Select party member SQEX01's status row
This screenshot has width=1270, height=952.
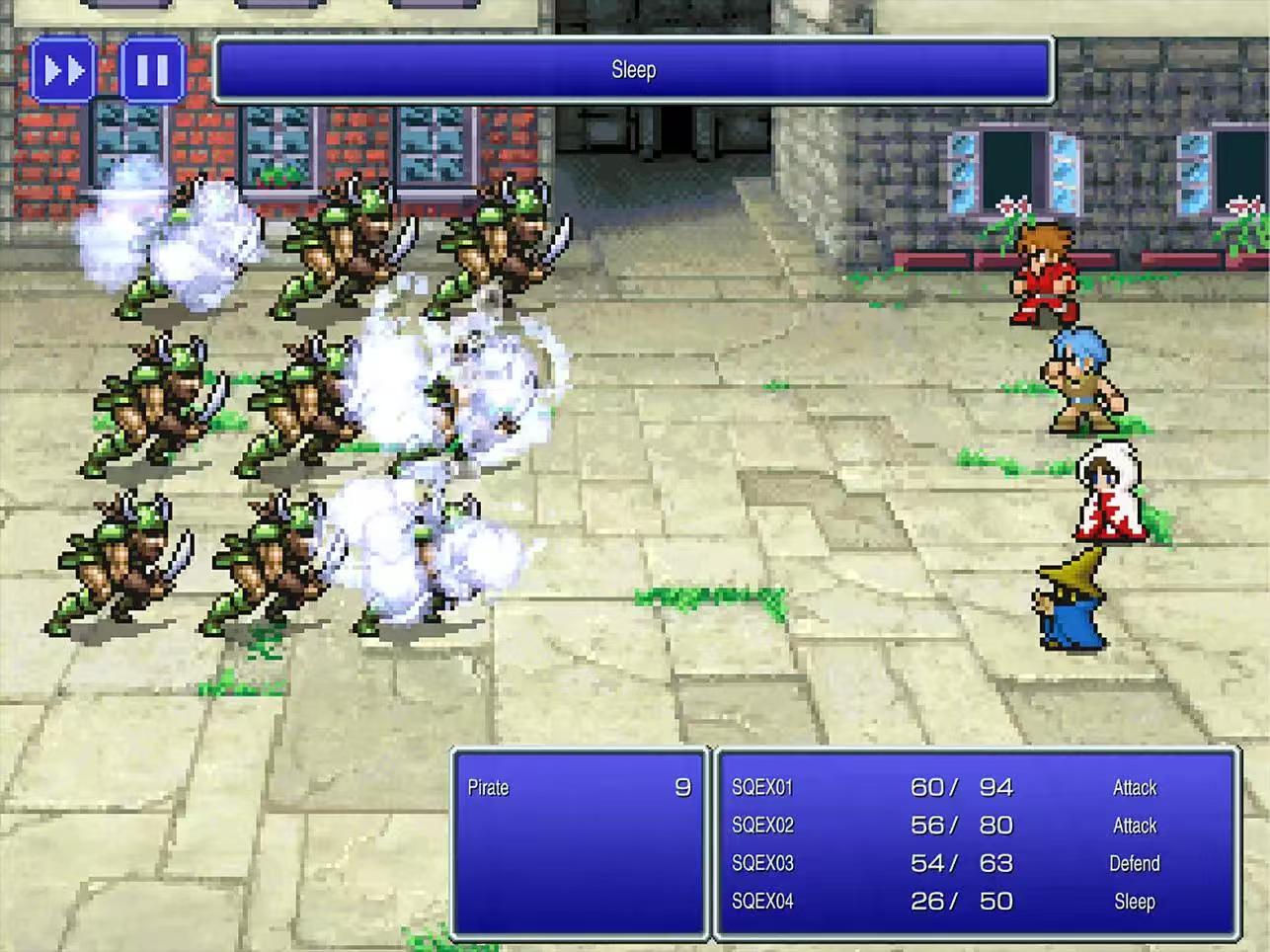tap(976, 788)
